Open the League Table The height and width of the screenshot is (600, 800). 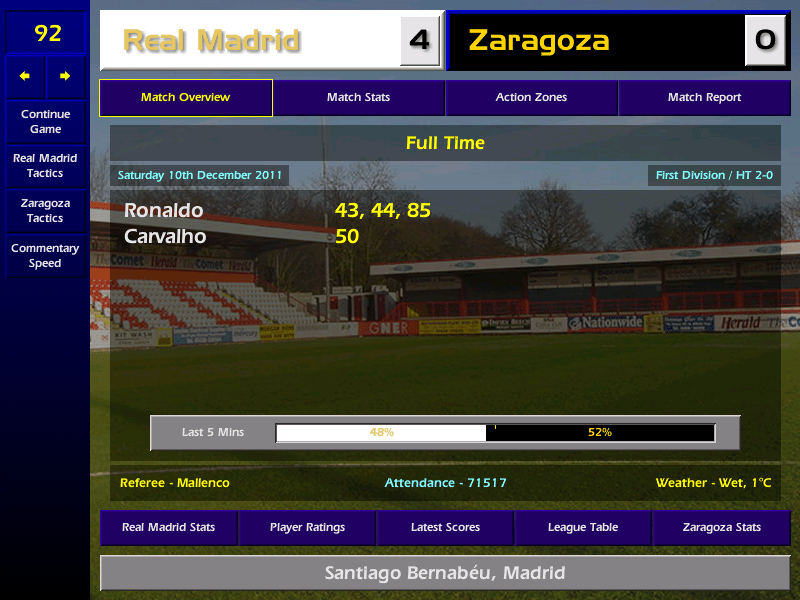tap(583, 527)
